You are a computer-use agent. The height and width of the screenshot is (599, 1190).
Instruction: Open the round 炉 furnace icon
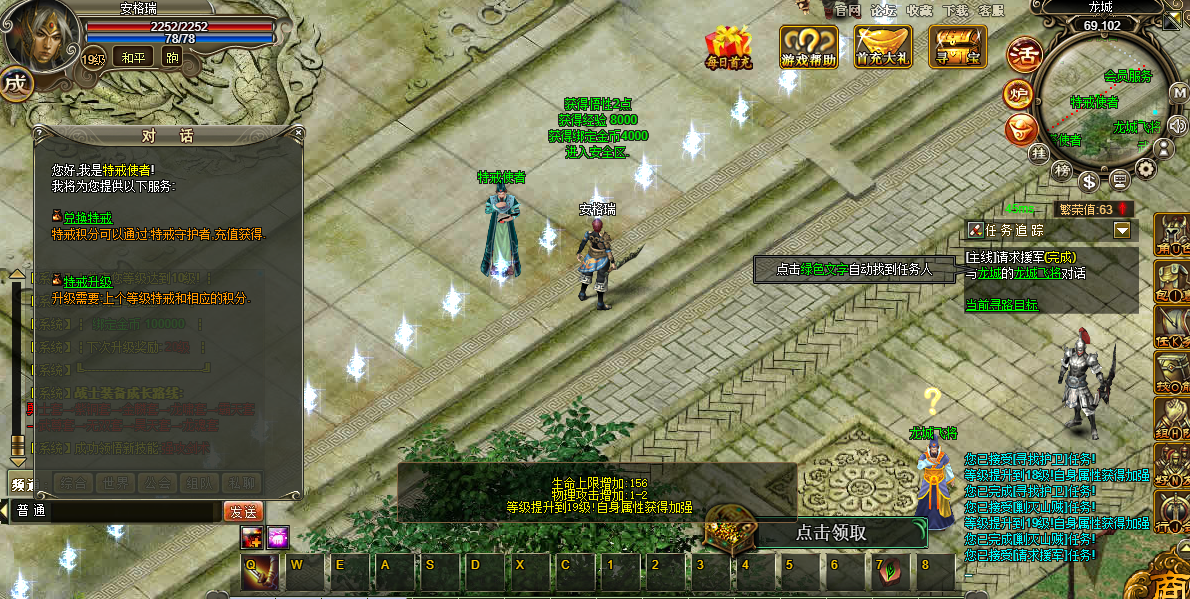1018,94
